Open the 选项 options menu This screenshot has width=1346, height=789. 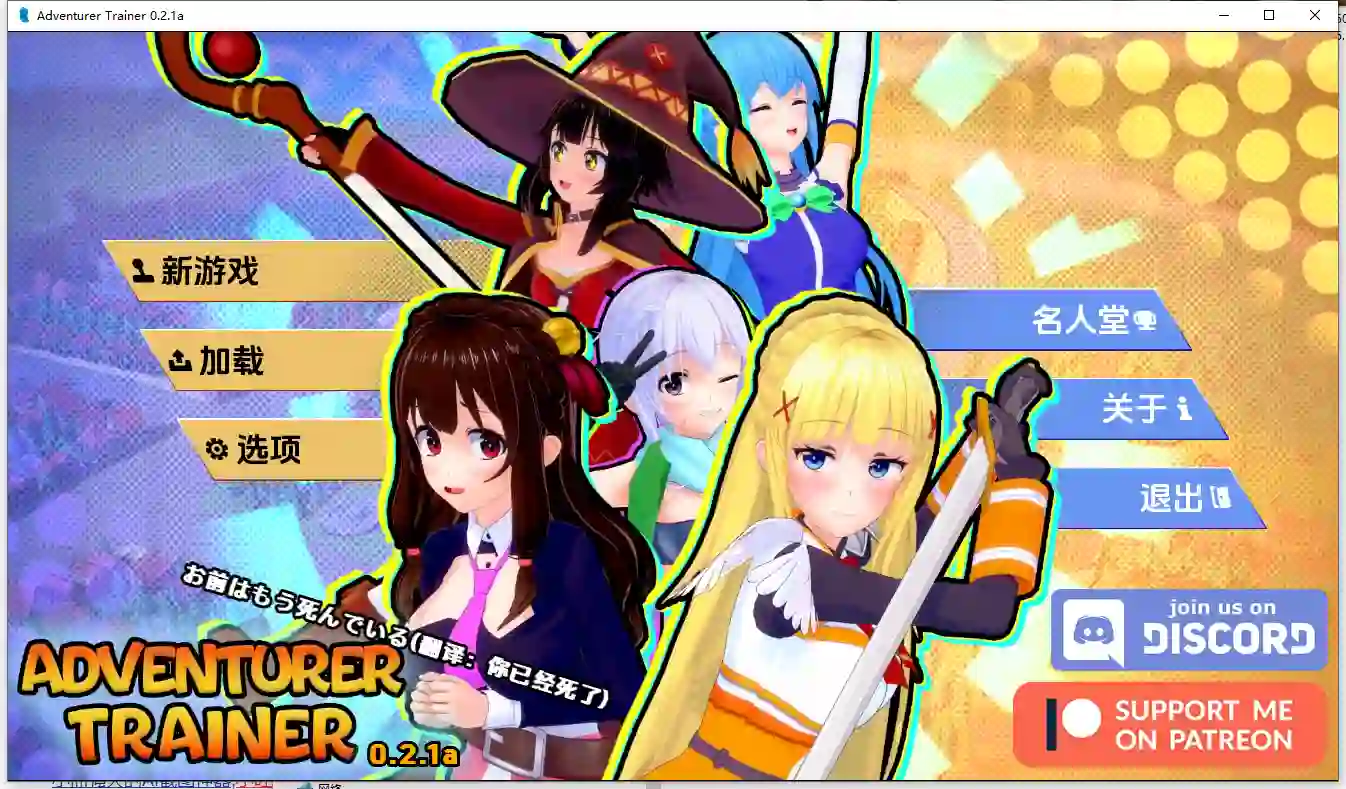[x=277, y=450]
